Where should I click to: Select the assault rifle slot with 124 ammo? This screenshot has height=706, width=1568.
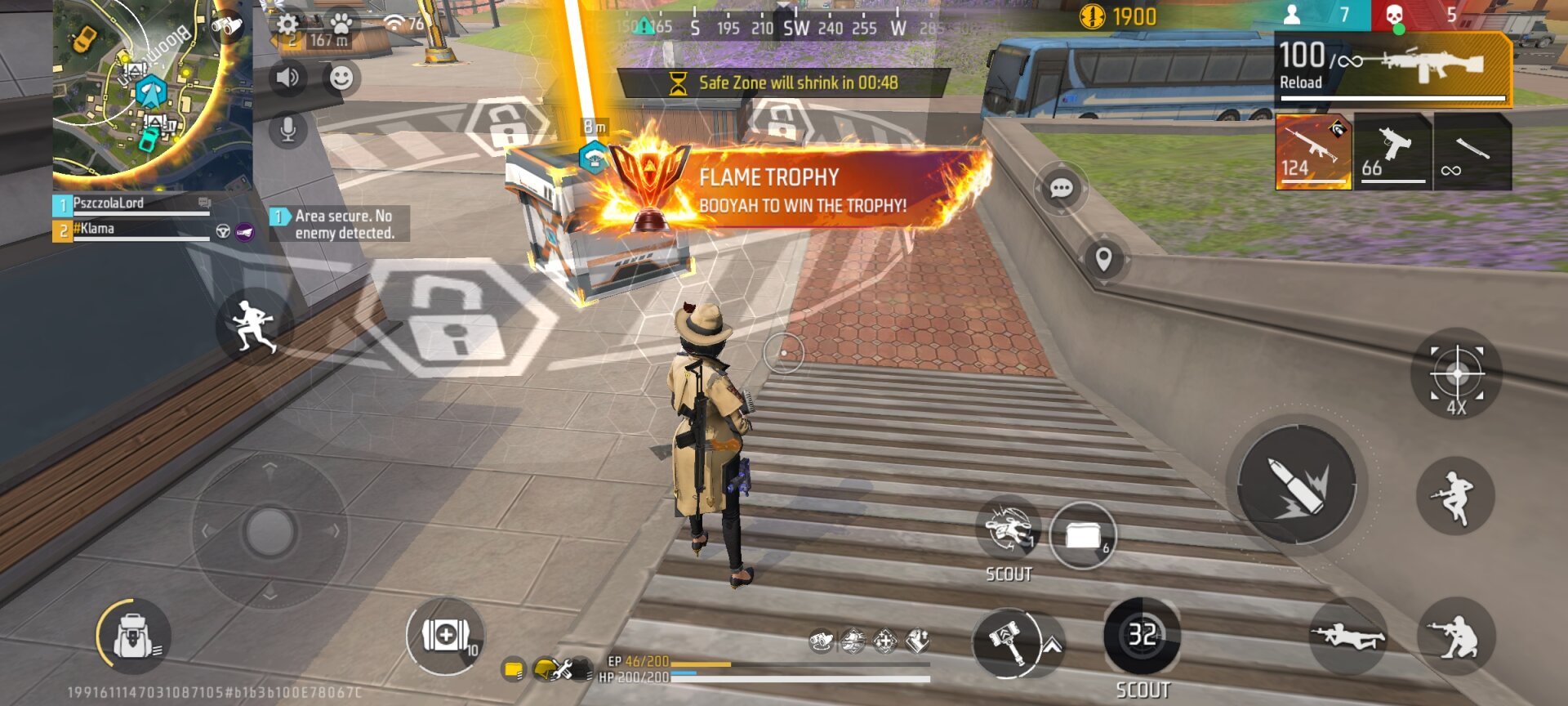point(1312,152)
